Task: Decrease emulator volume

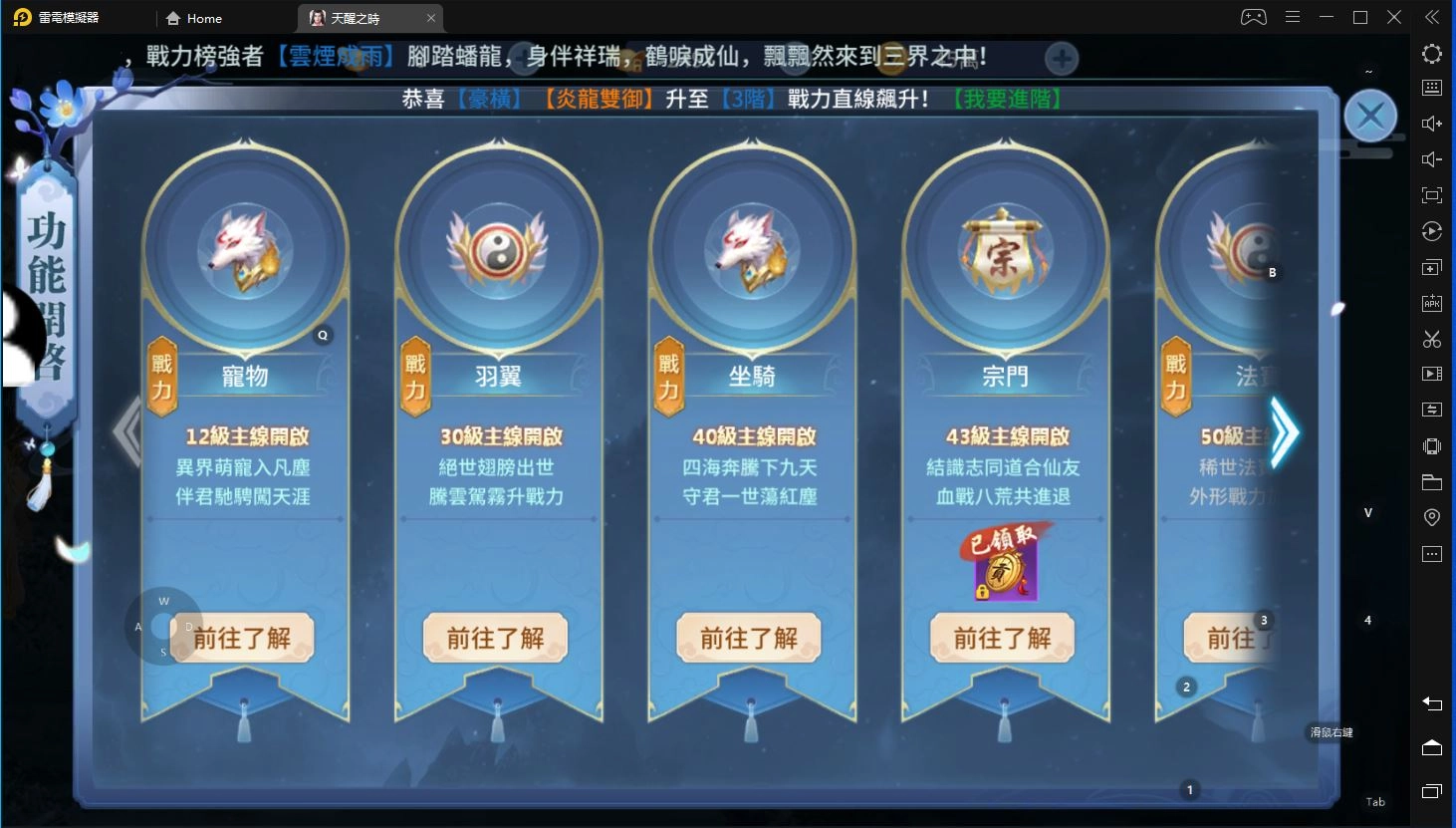Action: pos(1431,158)
